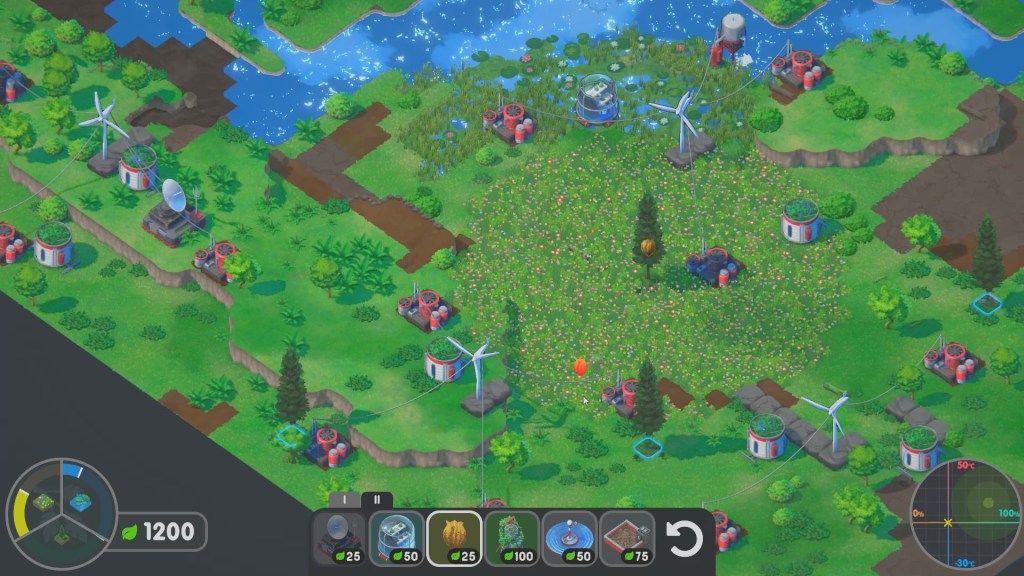The height and width of the screenshot is (576, 1024).
Task: Pick the blue water pool building
Action: point(570,540)
